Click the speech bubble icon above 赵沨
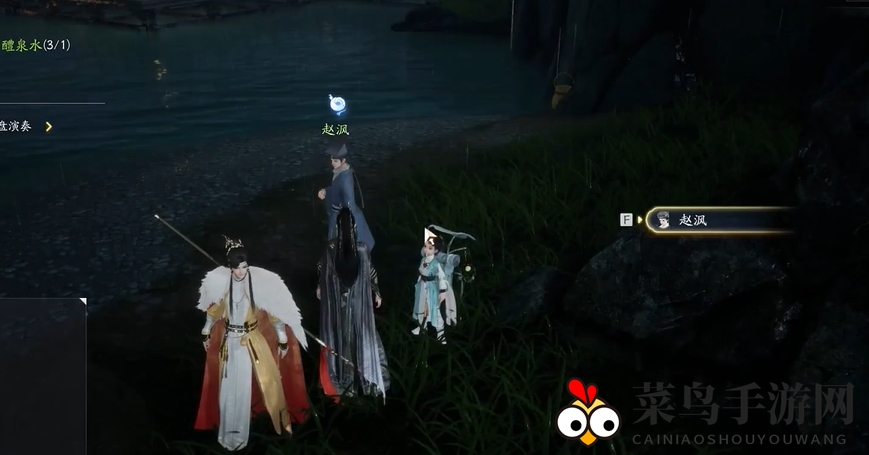Viewport: 869px width, 455px height. pos(337,104)
